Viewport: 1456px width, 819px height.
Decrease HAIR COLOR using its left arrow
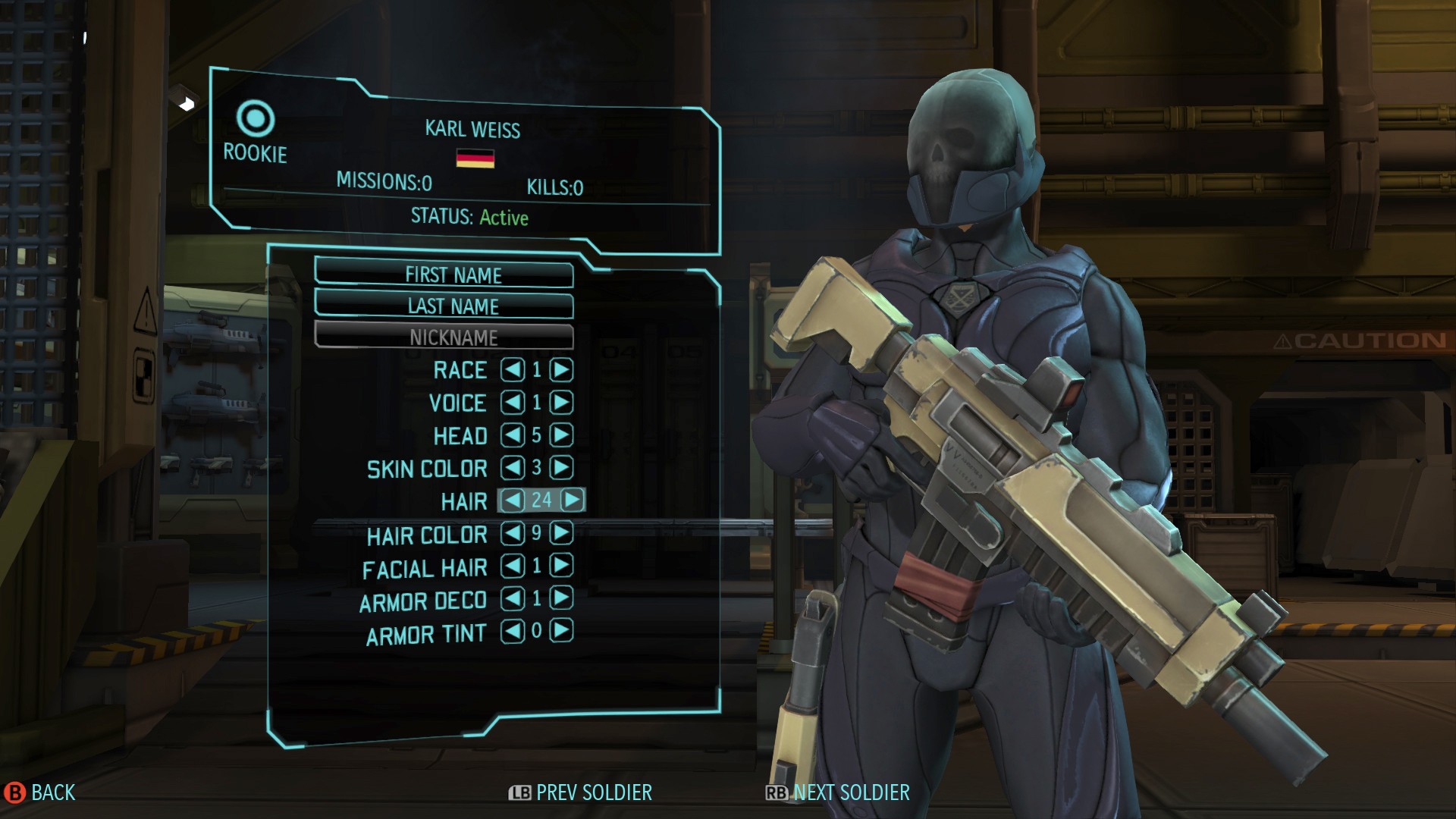513,535
